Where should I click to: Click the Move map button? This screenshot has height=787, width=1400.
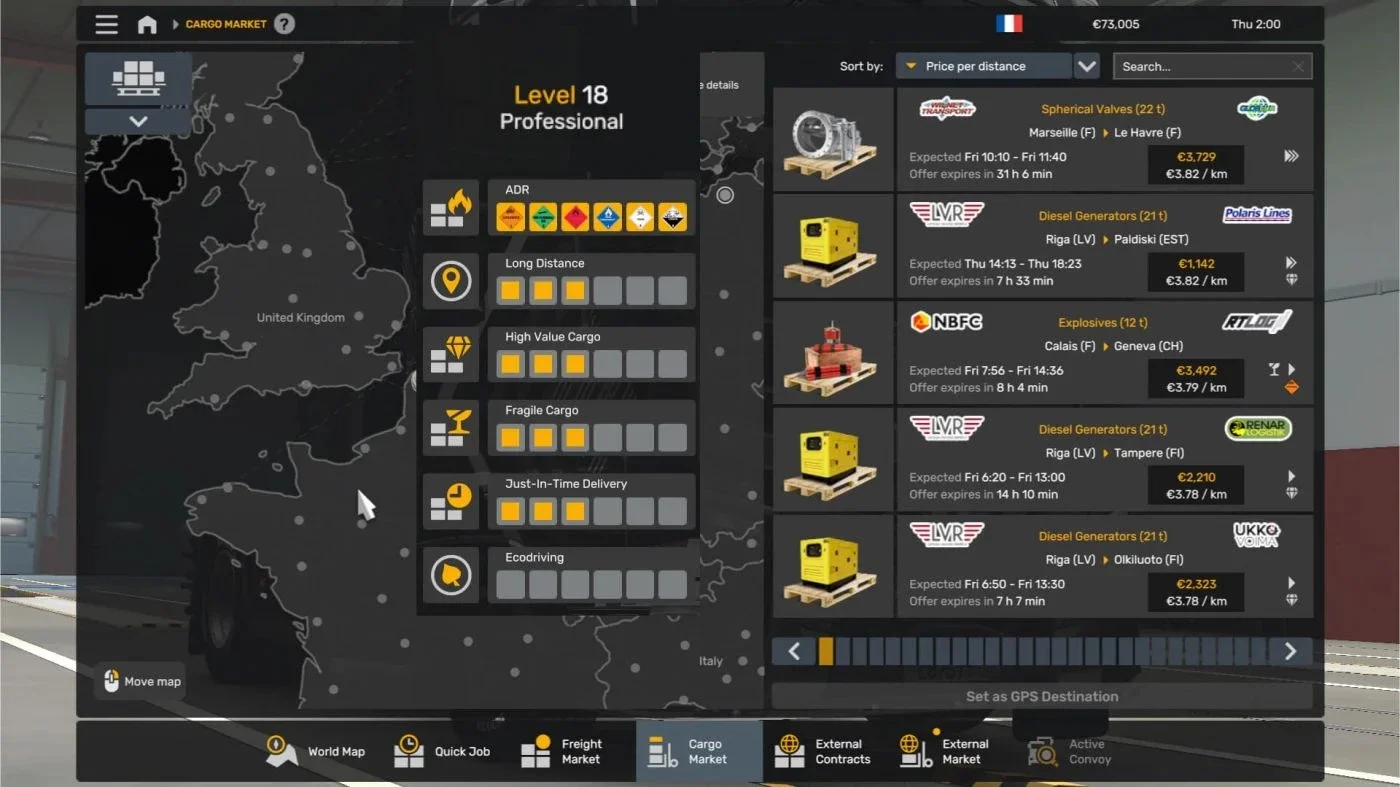[x=139, y=681]
